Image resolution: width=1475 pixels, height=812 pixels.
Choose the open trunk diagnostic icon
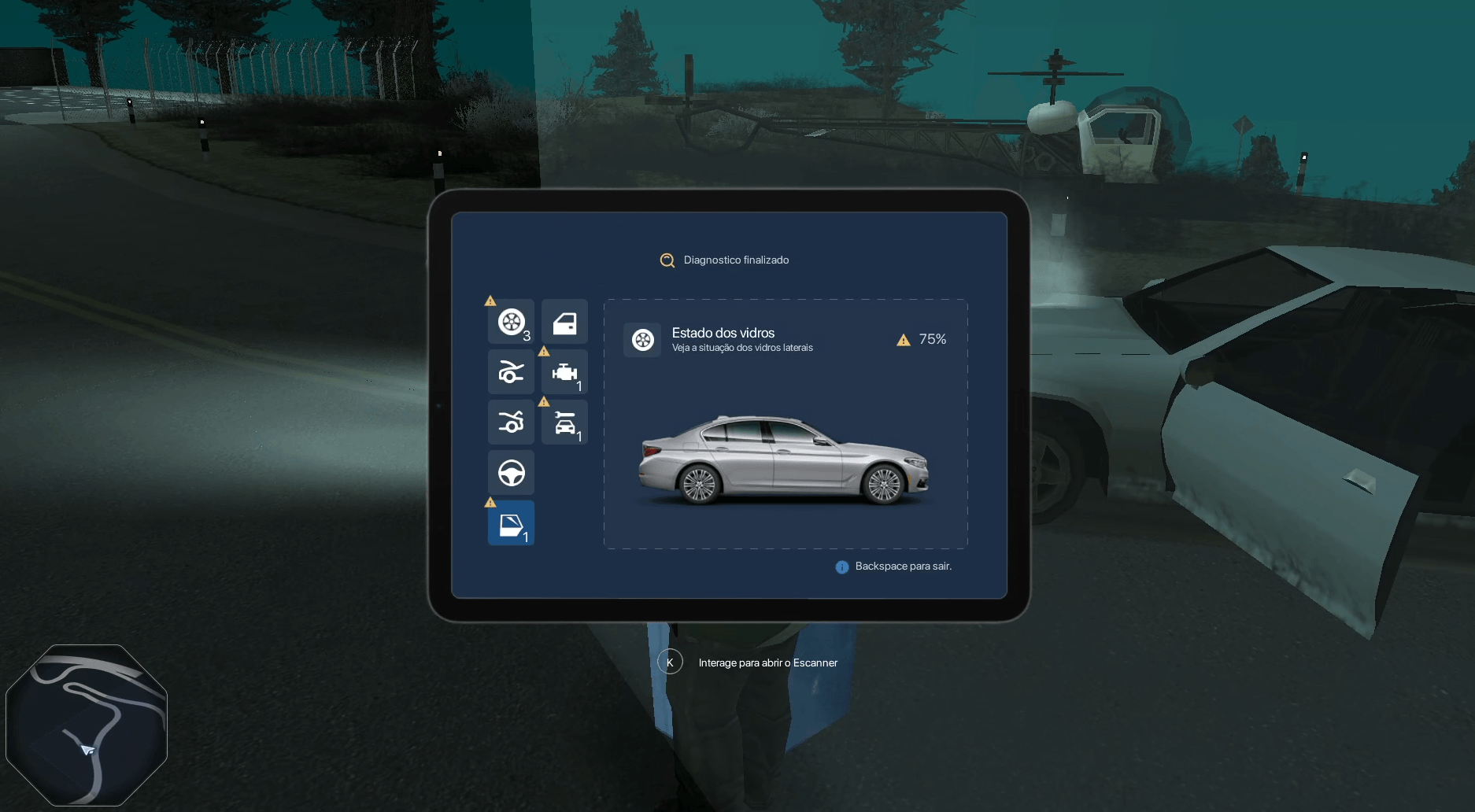[511, 423]
